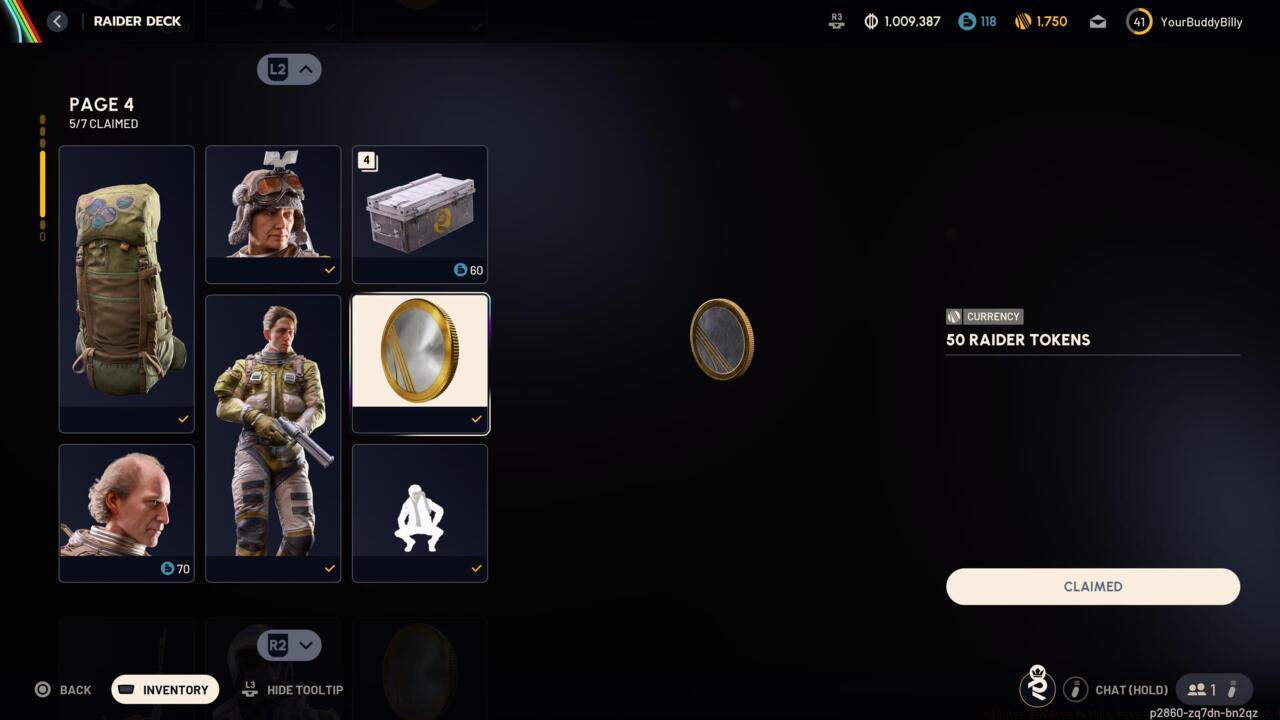Toggle the checkmark on the backpack reward
The image size is (1280, 720).
(x=182, y=419)
